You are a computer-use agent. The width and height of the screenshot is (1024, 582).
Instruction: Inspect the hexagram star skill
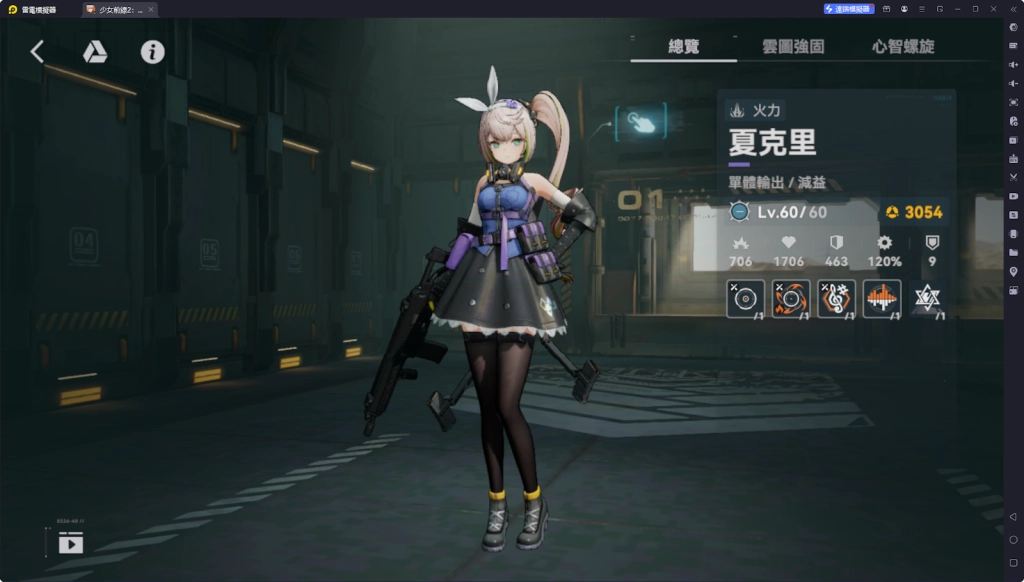coord(927,298)
